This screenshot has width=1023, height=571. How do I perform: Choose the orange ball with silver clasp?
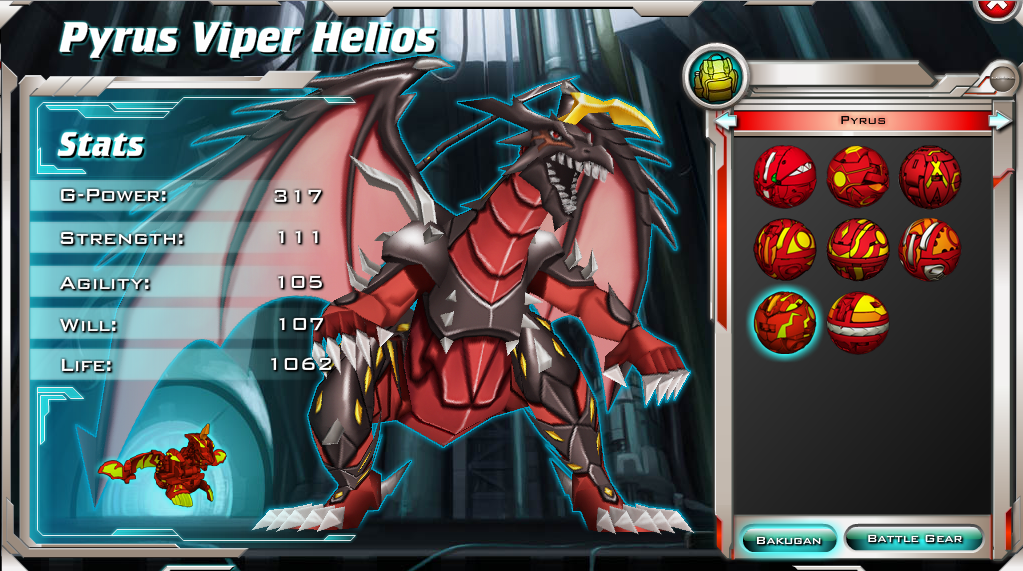pyautogui.click(x=930, y=249)
